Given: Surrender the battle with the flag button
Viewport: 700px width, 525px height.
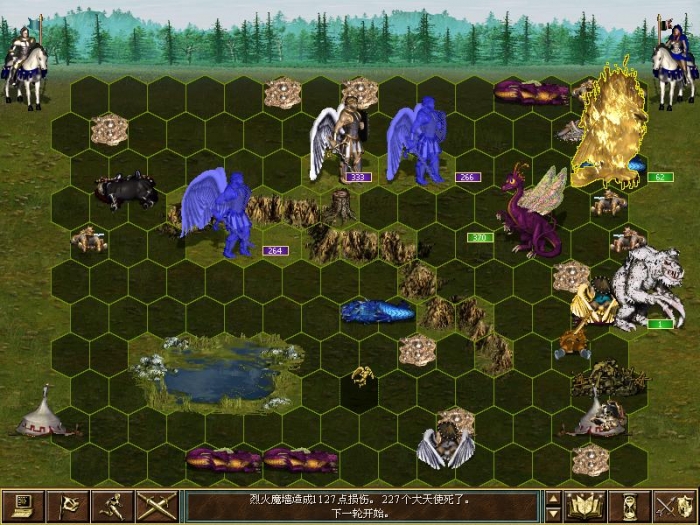Looking at the screenshot, I should click(68, 506).
